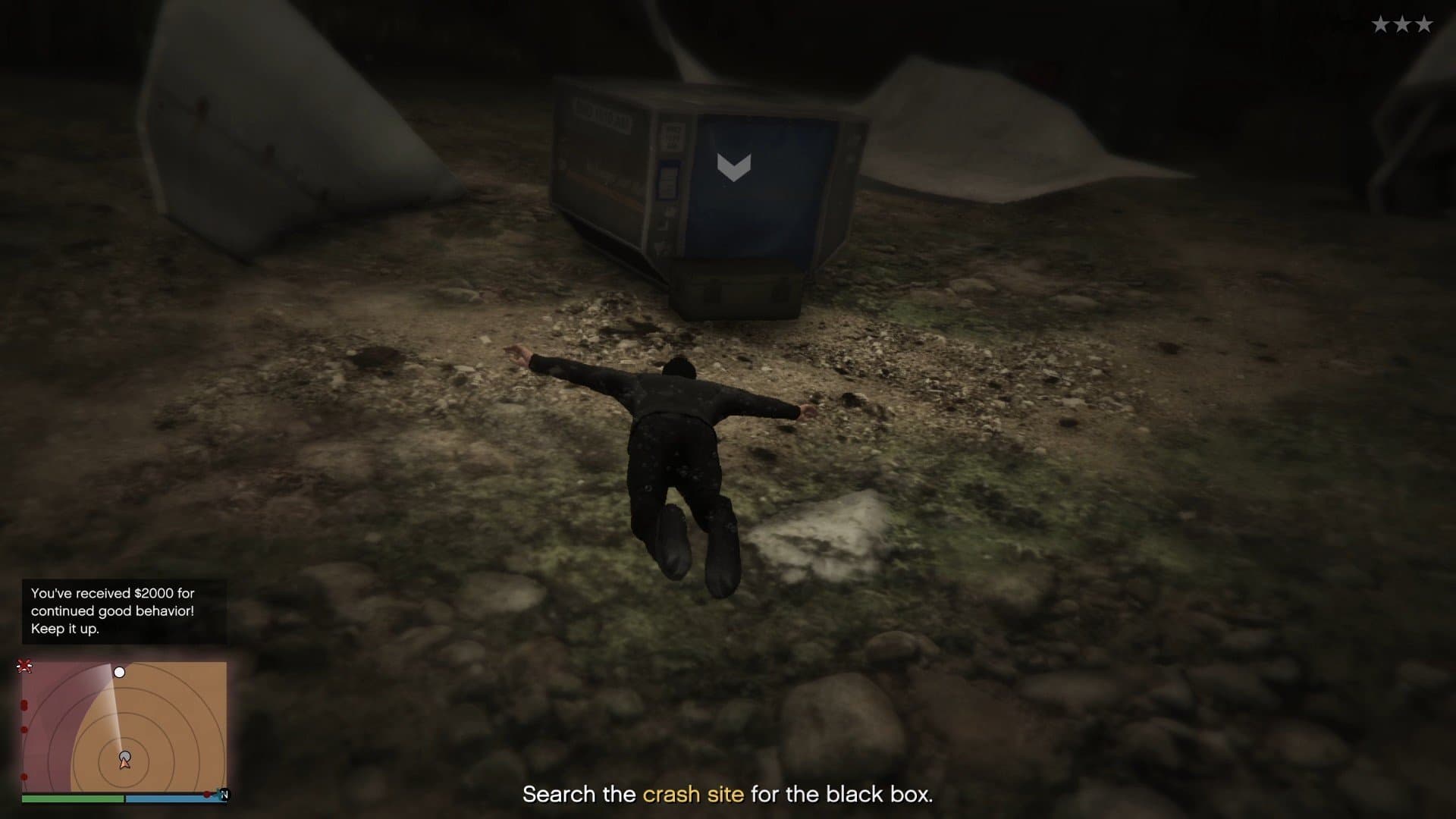Screen dimensions: 1456x819
Task: Select the lowest red dot beside the minimap
Action: [x=24, y=776]
